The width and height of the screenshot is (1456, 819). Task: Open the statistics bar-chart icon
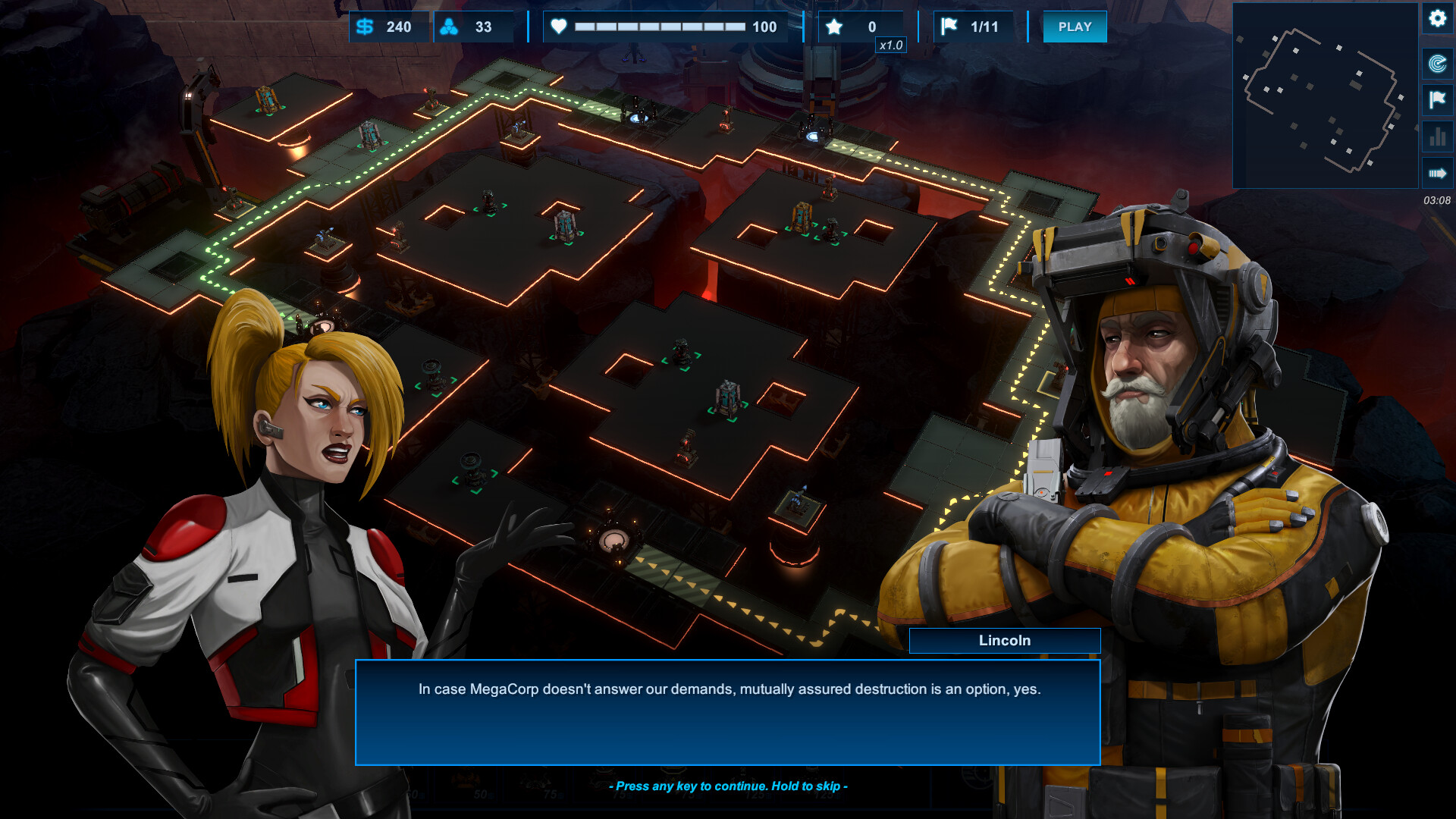point(1438,138)
